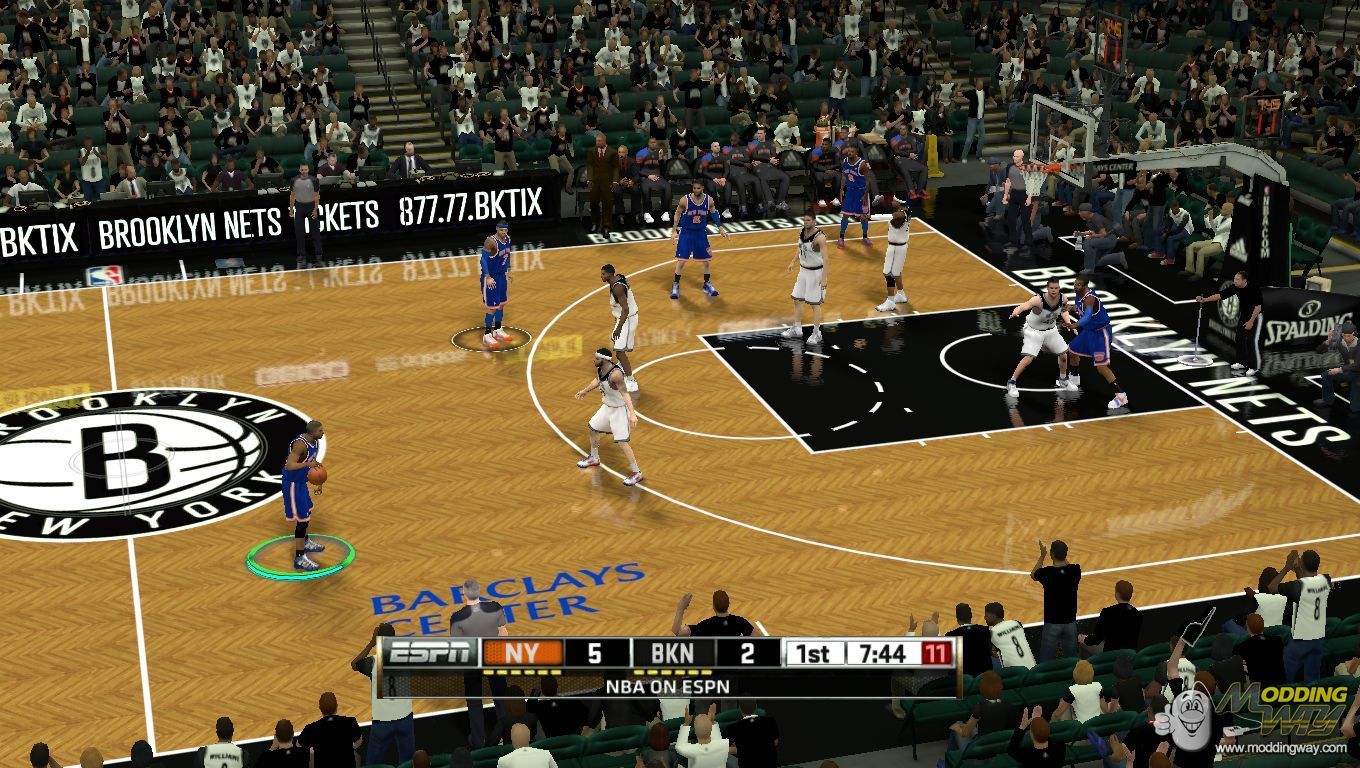The width and height of the screenshot is (1360, 768).
Task: Select the 1st quarter indicator
Action: (815, 652)
